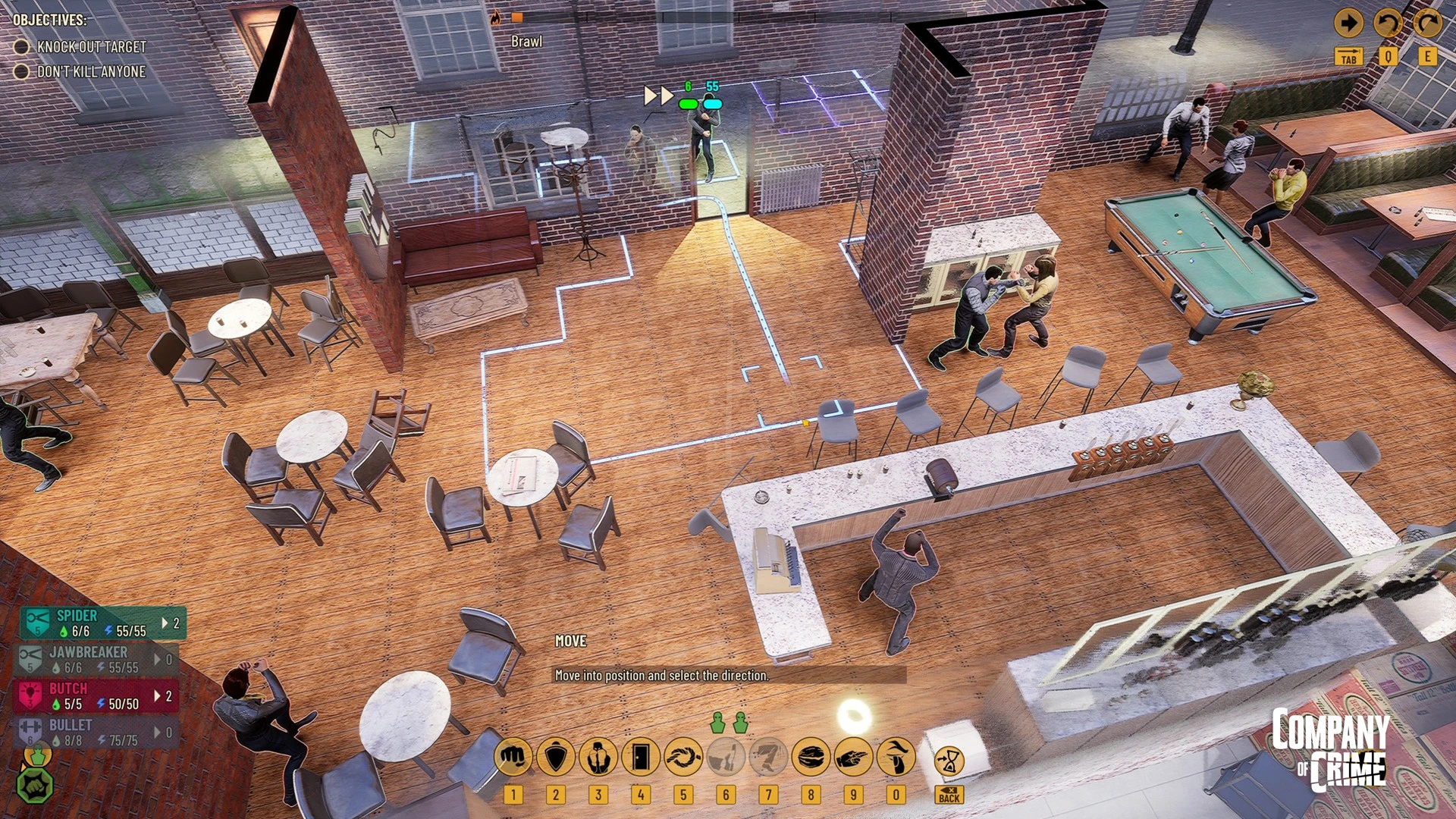Select the greyed-out bottle smash ability
The height and width of the screenshot is (819, 1456).
(x=726, y=757)
